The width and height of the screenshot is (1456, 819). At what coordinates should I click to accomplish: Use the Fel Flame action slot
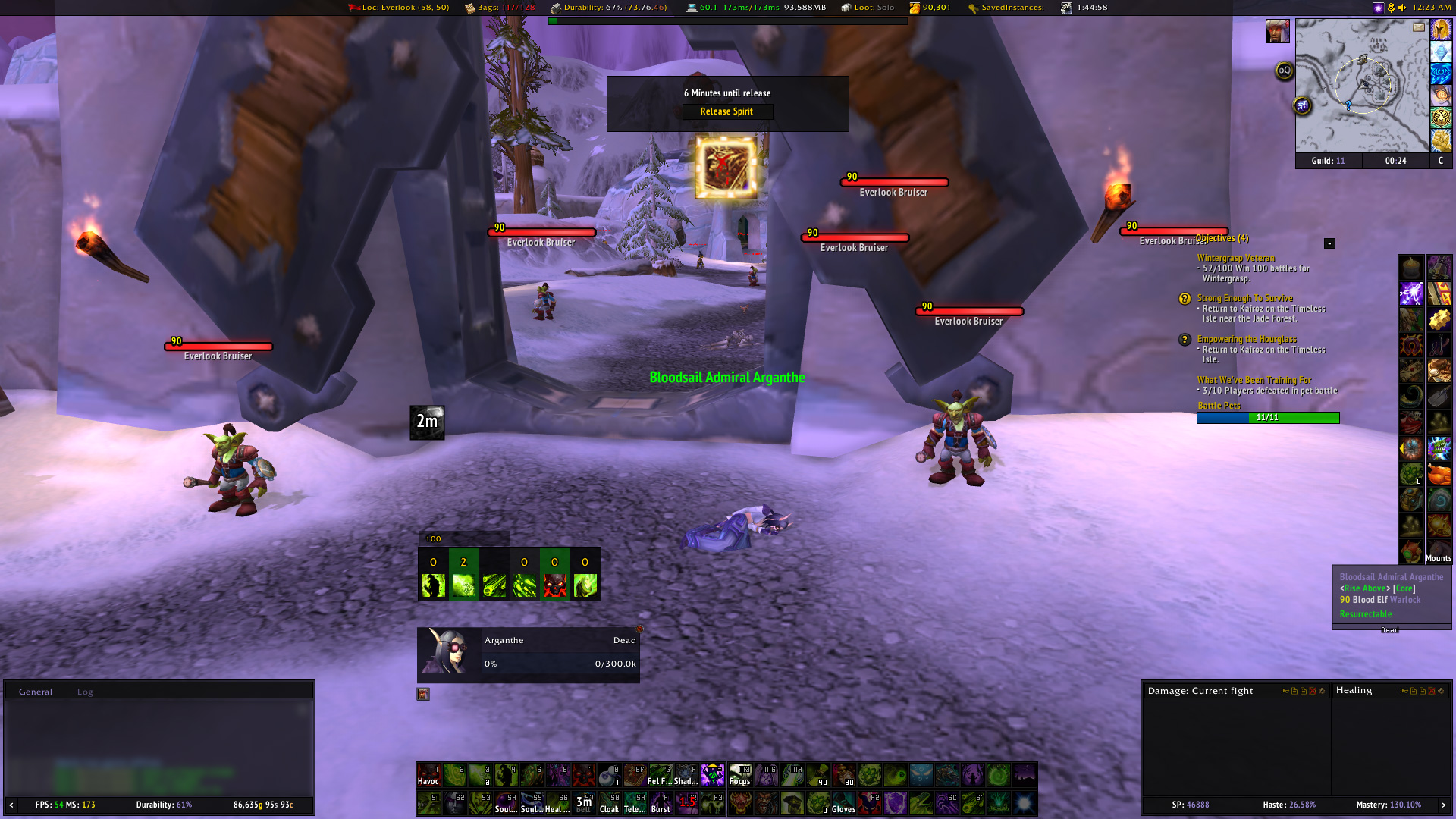coord(660,775)
